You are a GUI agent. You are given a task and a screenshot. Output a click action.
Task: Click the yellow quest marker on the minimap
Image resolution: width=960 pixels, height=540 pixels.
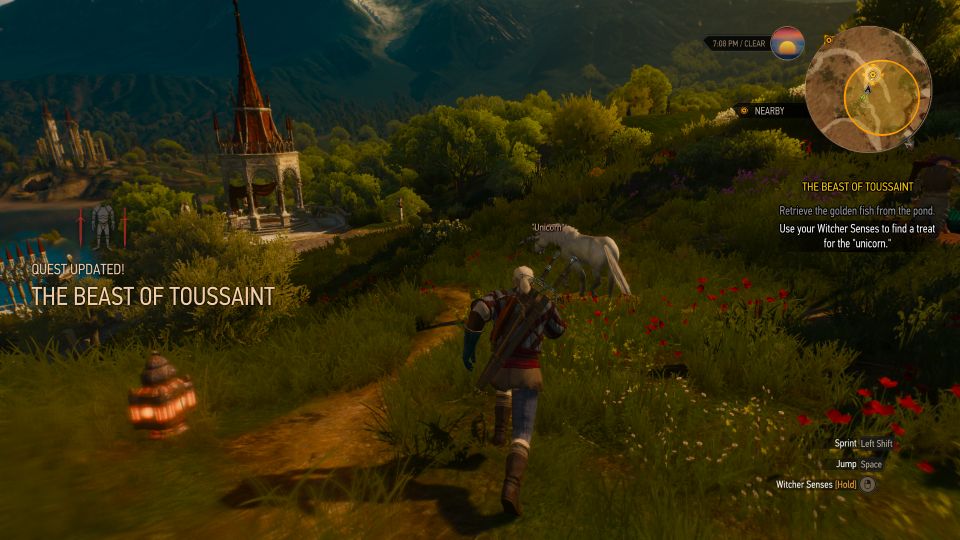[x=873, y=74]
